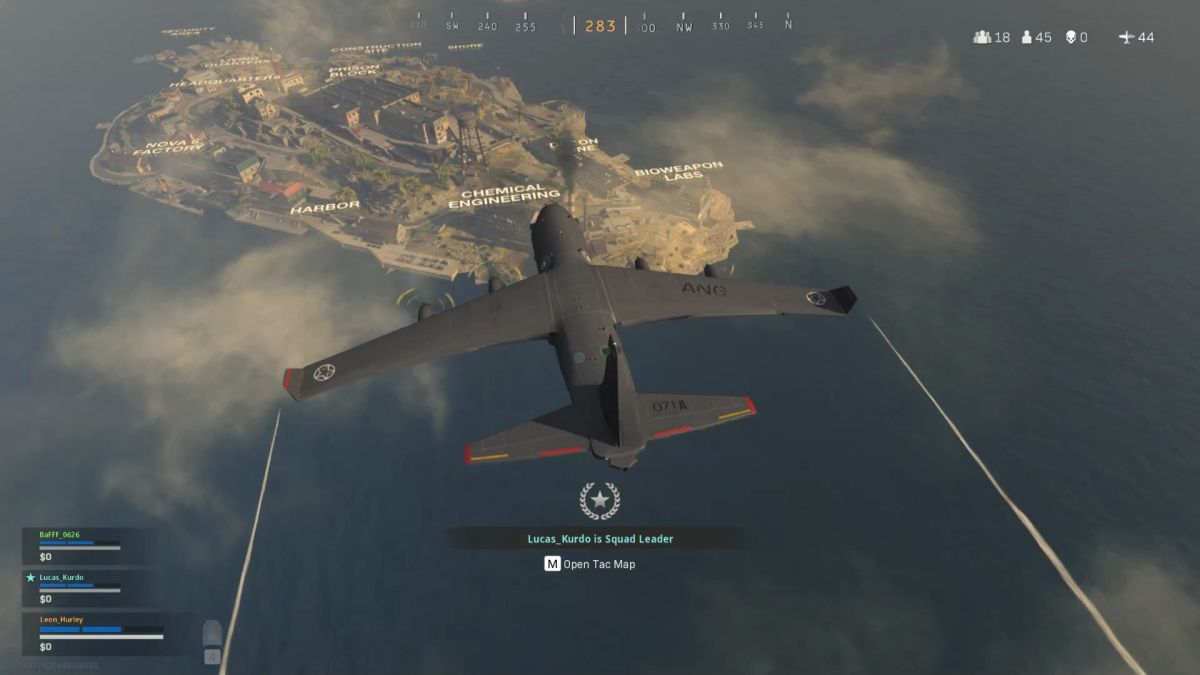Click the armor plate icon beside the squad list
1200x675 pixels.
[x=212, y=634]
